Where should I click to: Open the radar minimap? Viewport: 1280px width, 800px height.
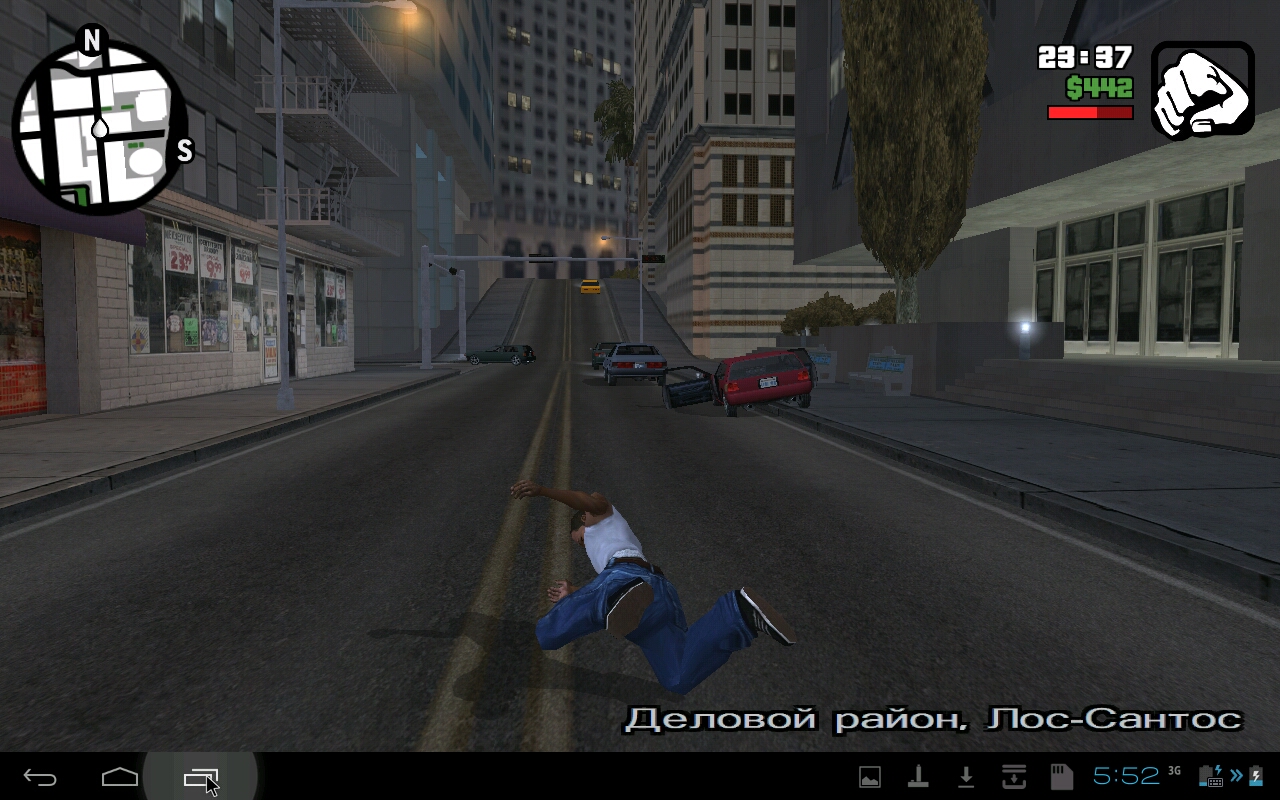pos(100,130)
